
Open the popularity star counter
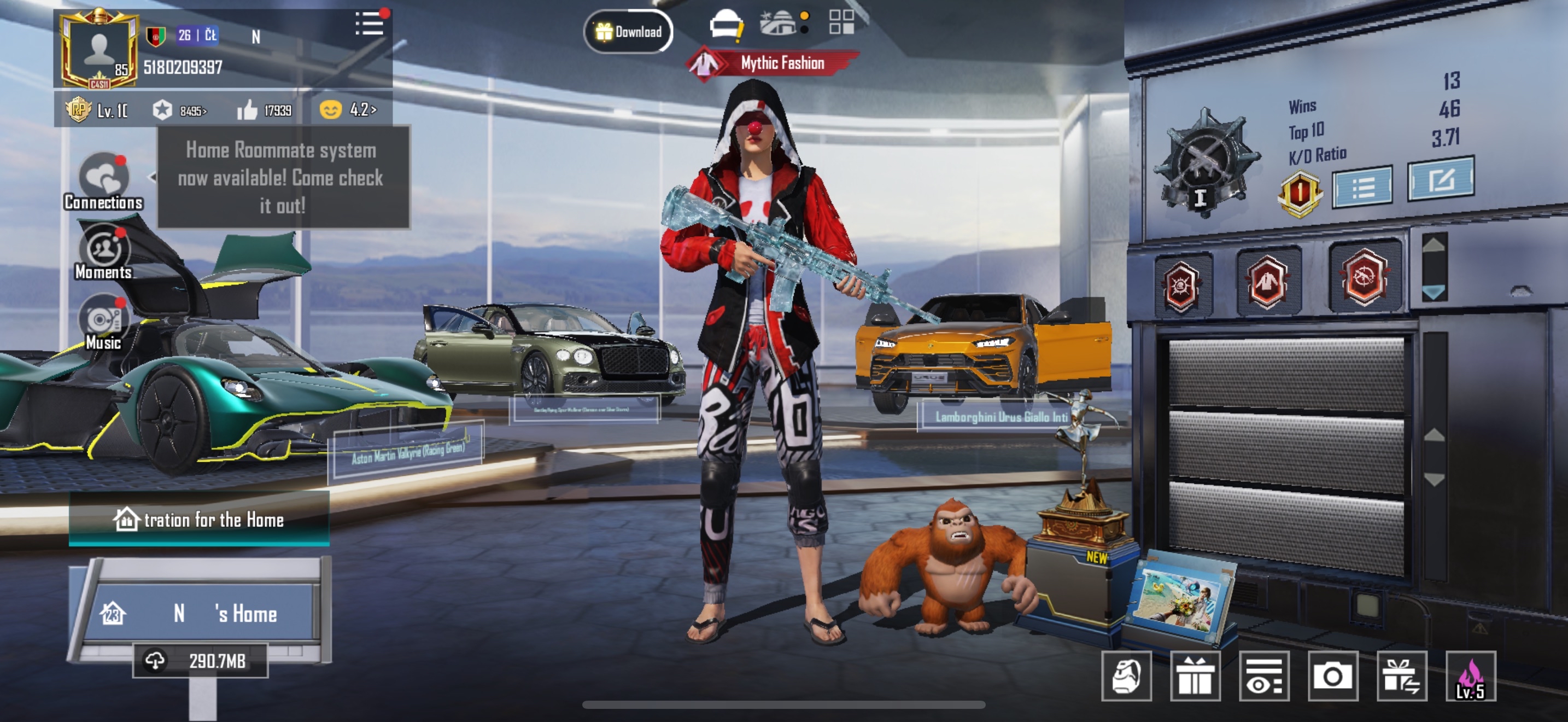click(179, 110)
